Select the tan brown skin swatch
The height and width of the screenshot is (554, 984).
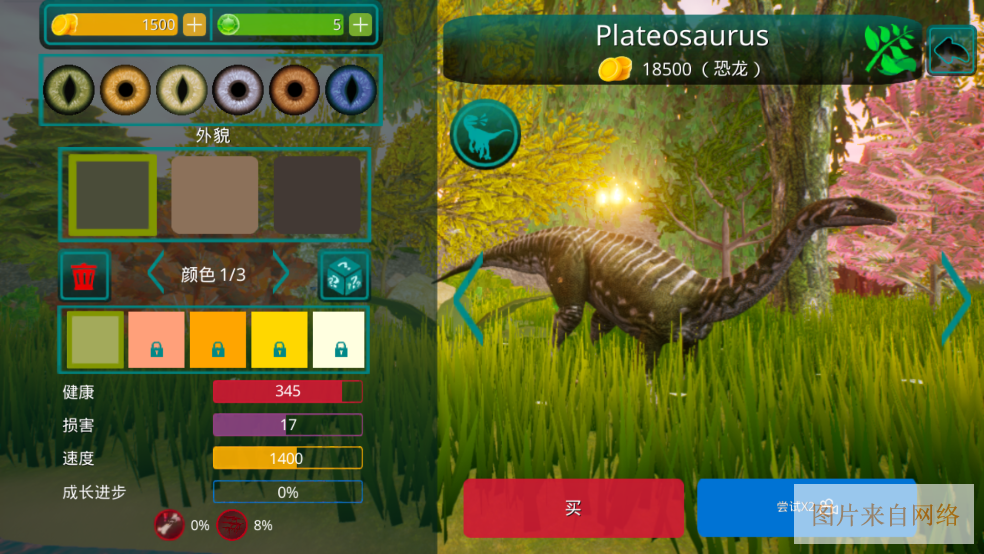pyautogui.click(x=215, y=195)
